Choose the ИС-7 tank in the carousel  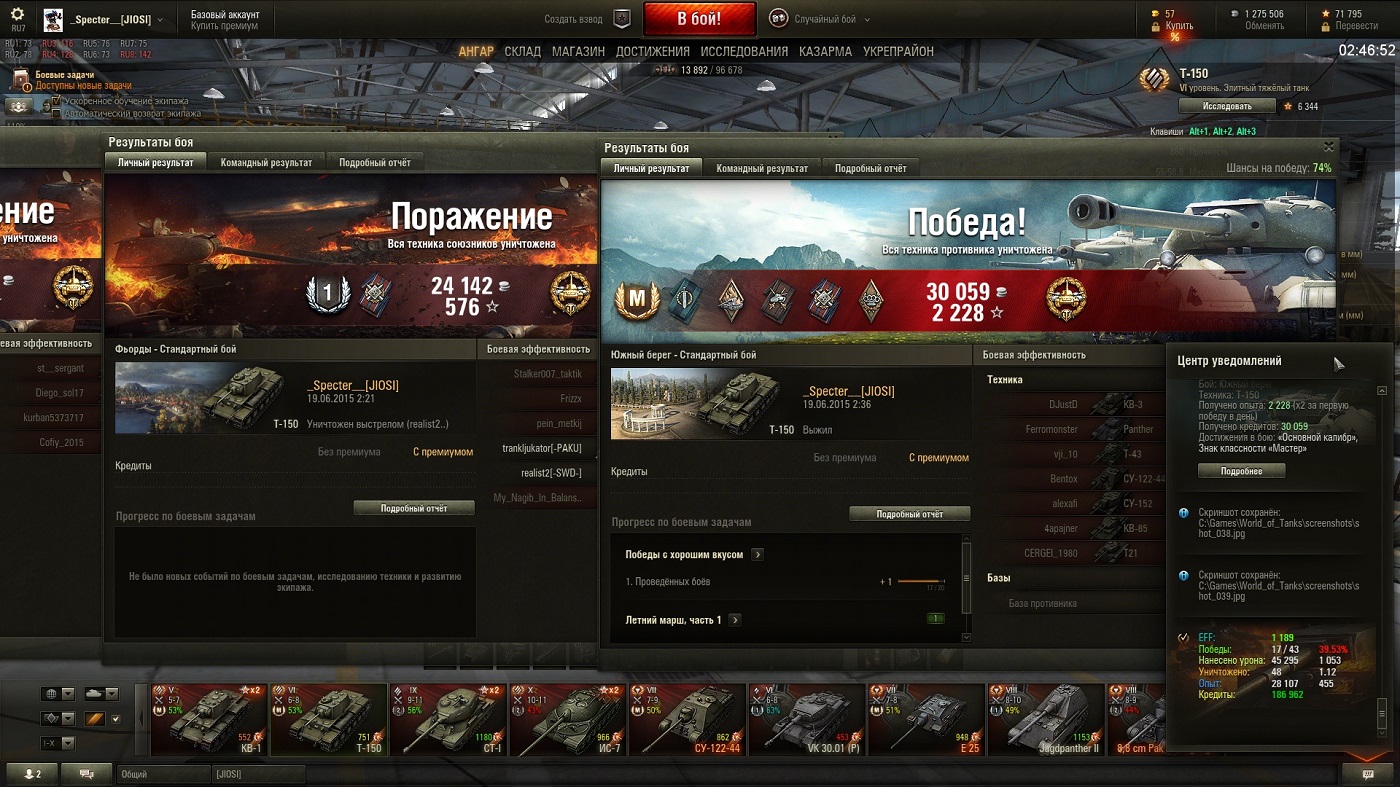point(568,719)
